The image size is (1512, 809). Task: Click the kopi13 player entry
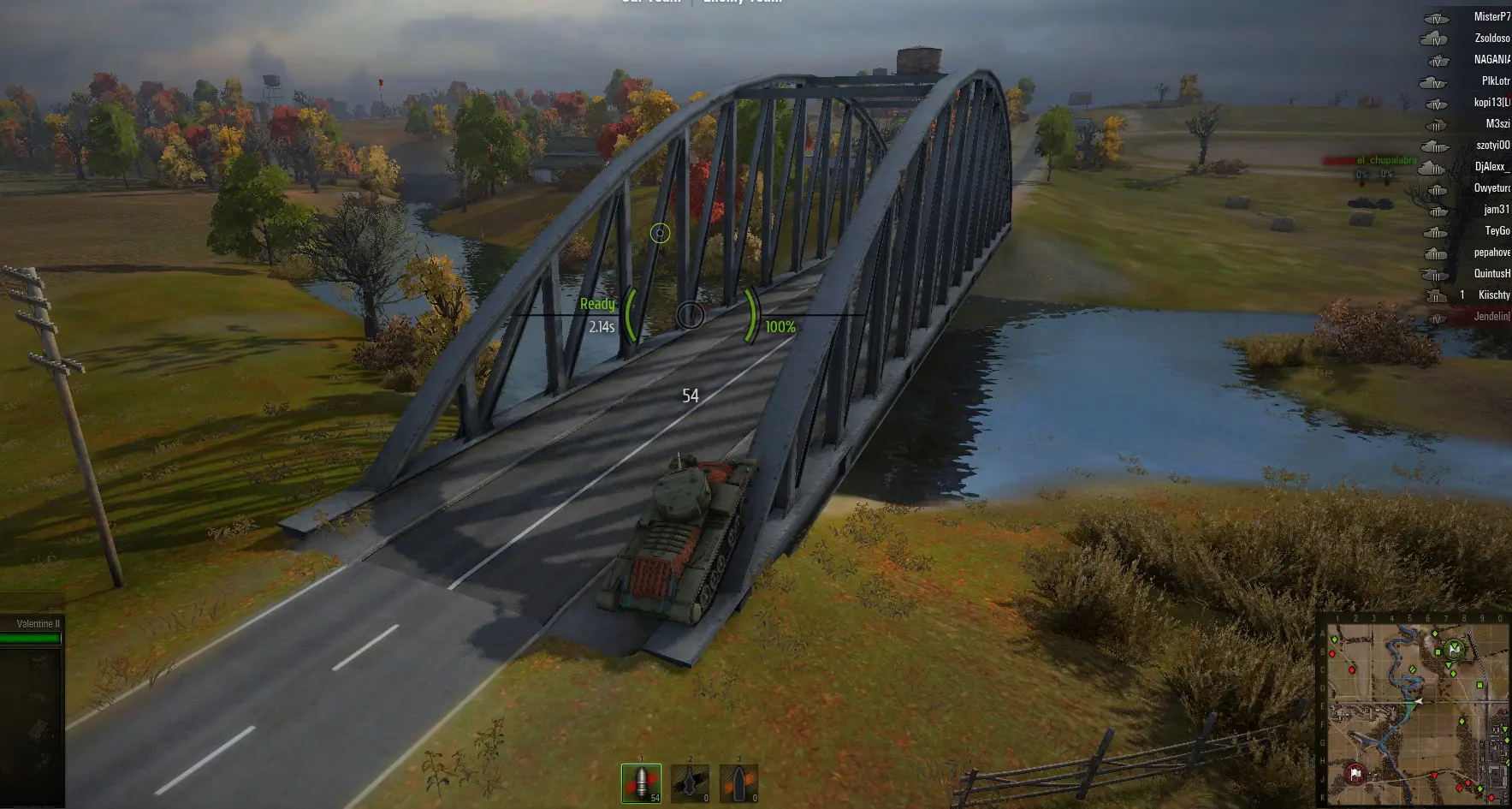[x=1491, y=103]
